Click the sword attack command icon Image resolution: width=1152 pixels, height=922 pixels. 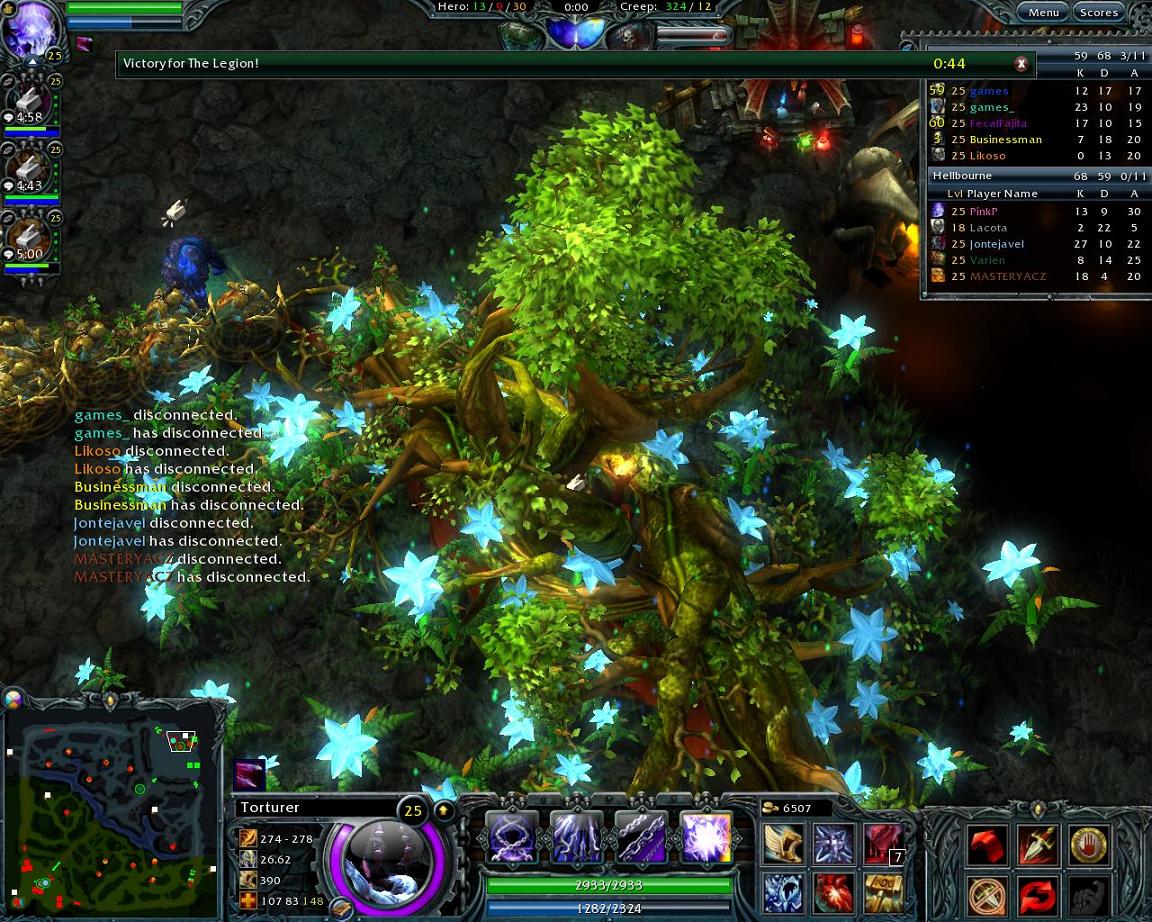1037,846
